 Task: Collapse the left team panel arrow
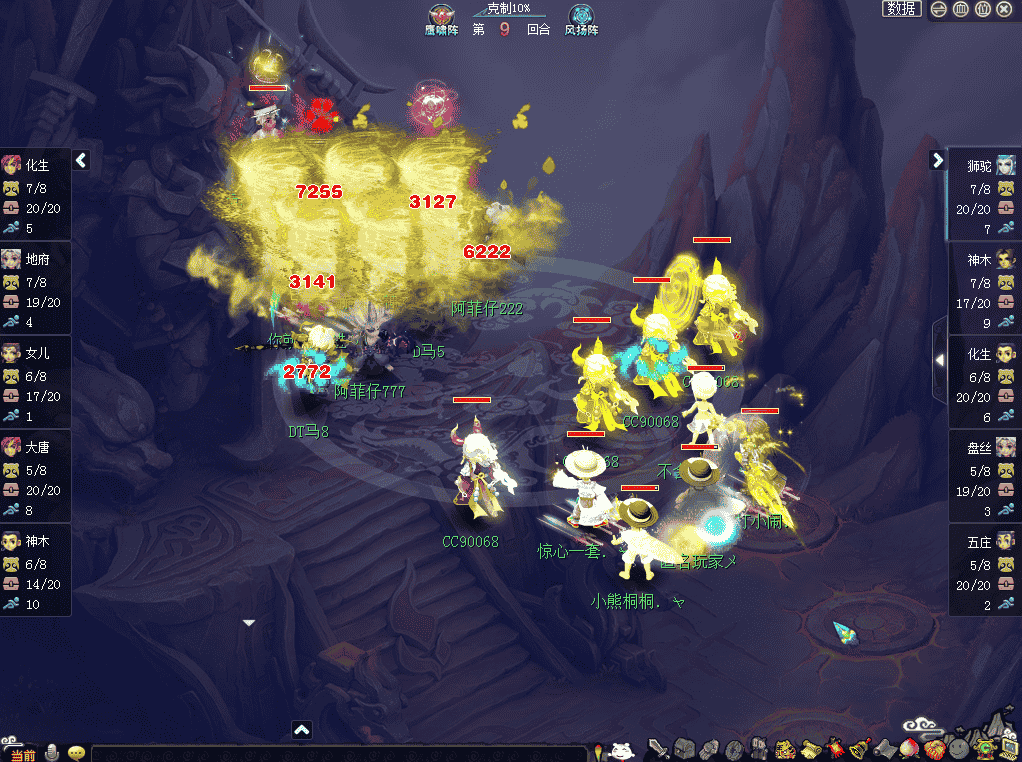pyautogui.click(x=82, y=160)
